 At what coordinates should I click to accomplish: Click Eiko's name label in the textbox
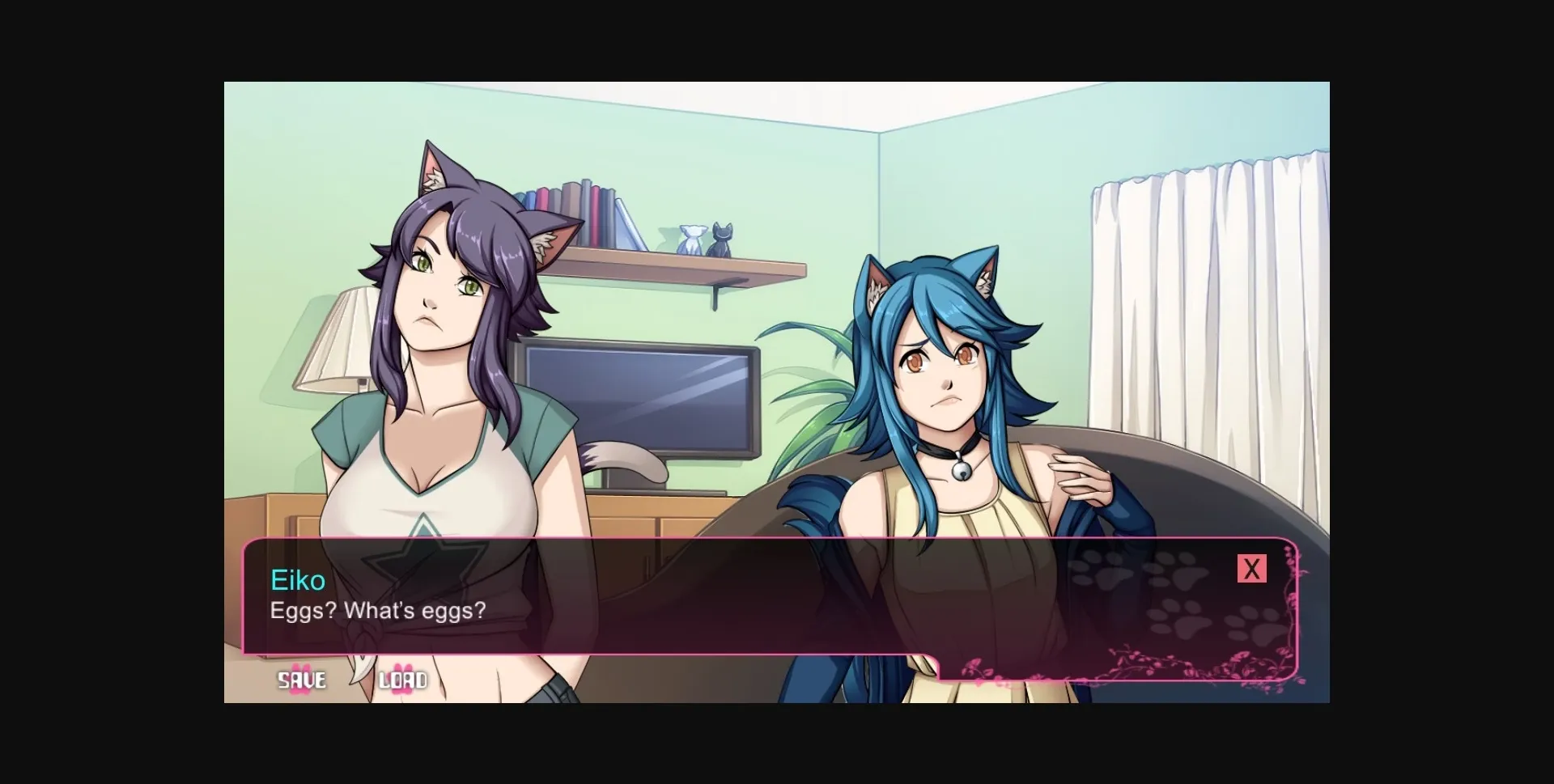point(296,580)
